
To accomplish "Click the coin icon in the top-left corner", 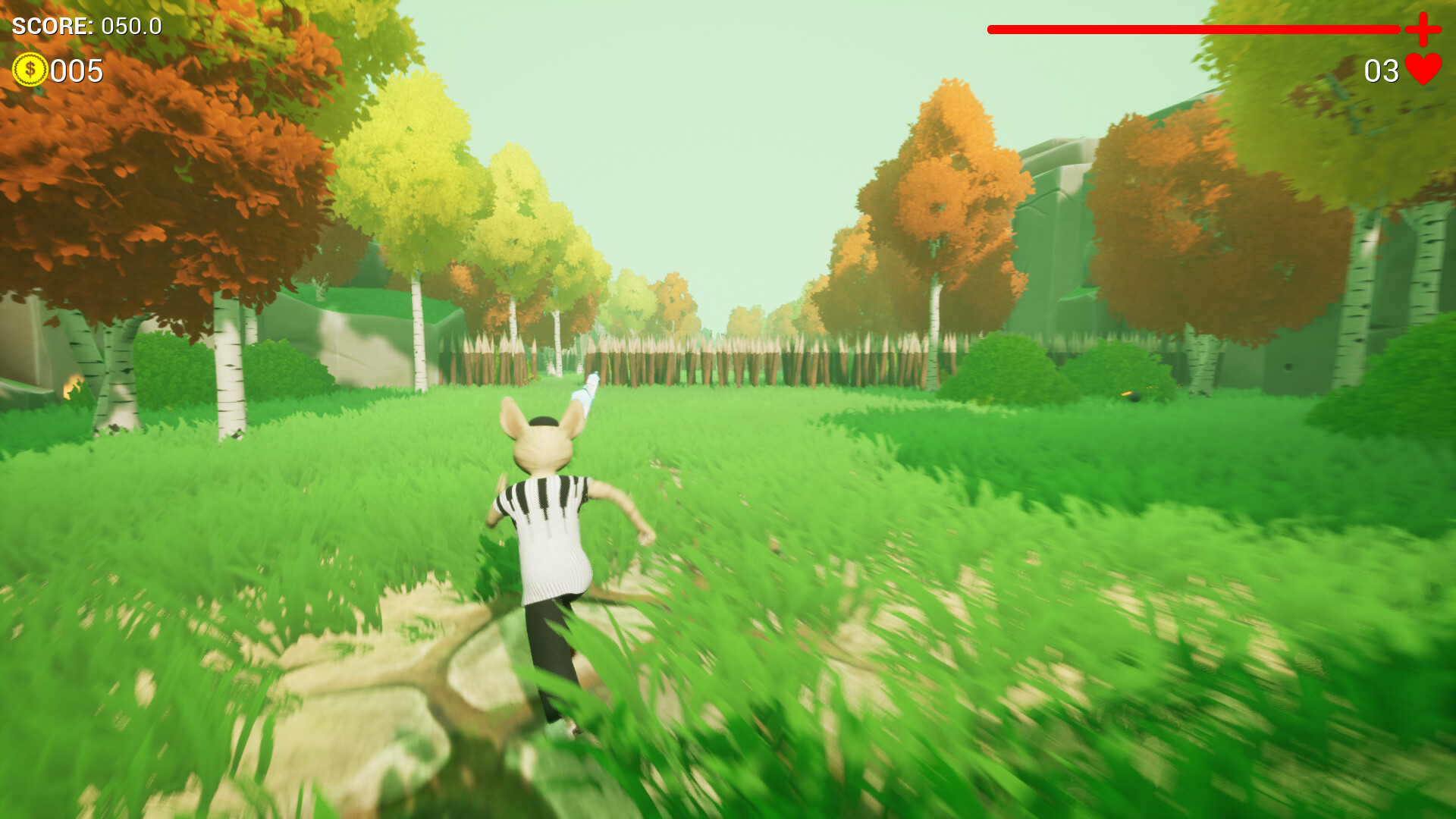I will [30, 70].
